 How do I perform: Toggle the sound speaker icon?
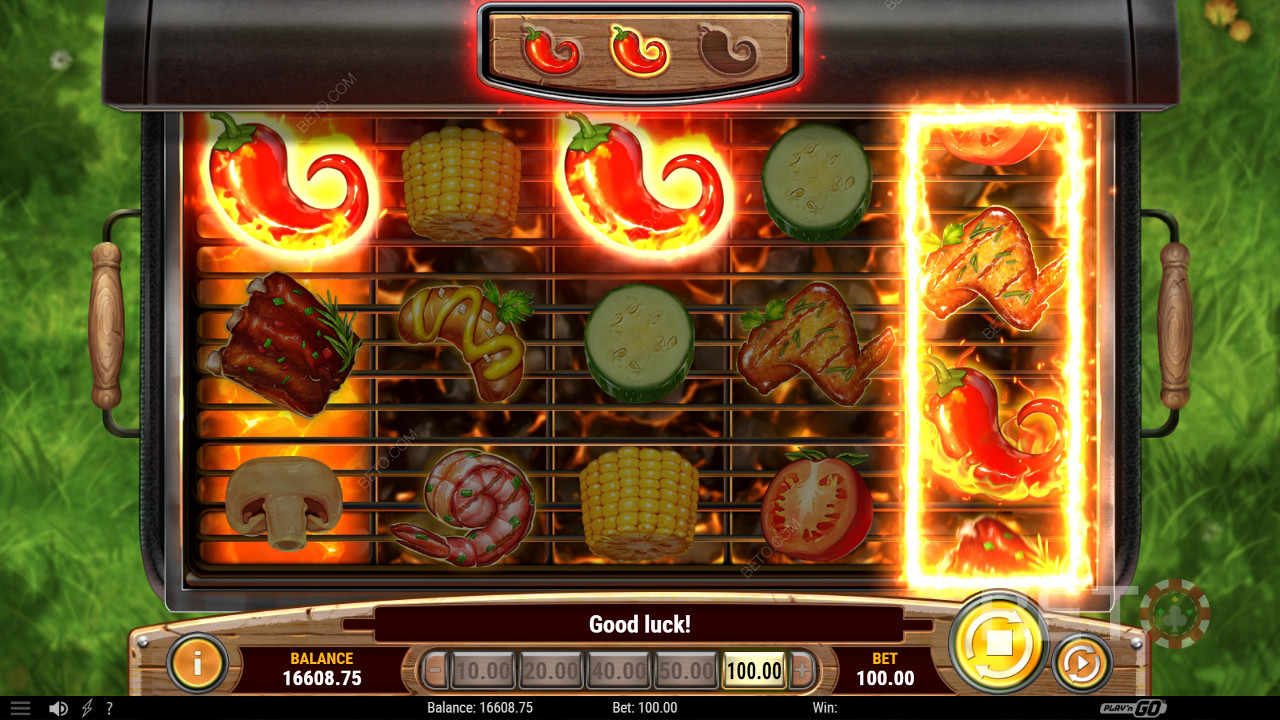pyautogui.click(x=58, y=708)
